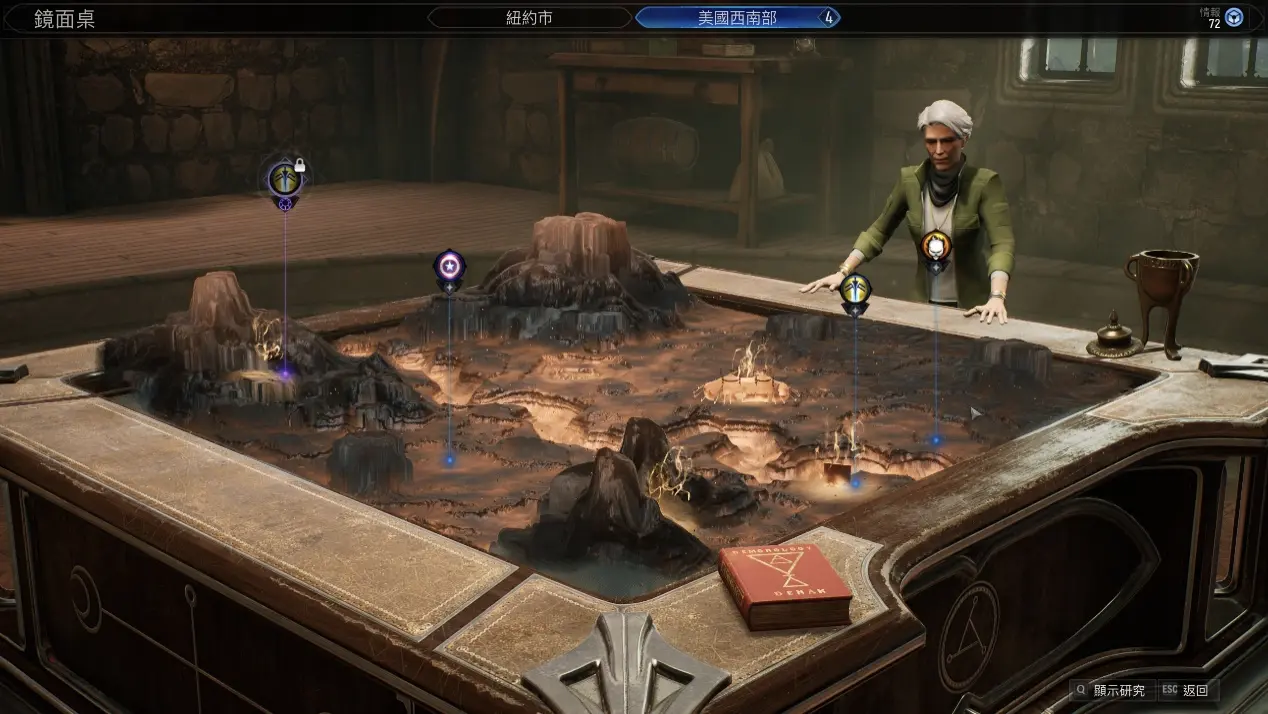Open the flaming skull mission marker

point(935,246)
